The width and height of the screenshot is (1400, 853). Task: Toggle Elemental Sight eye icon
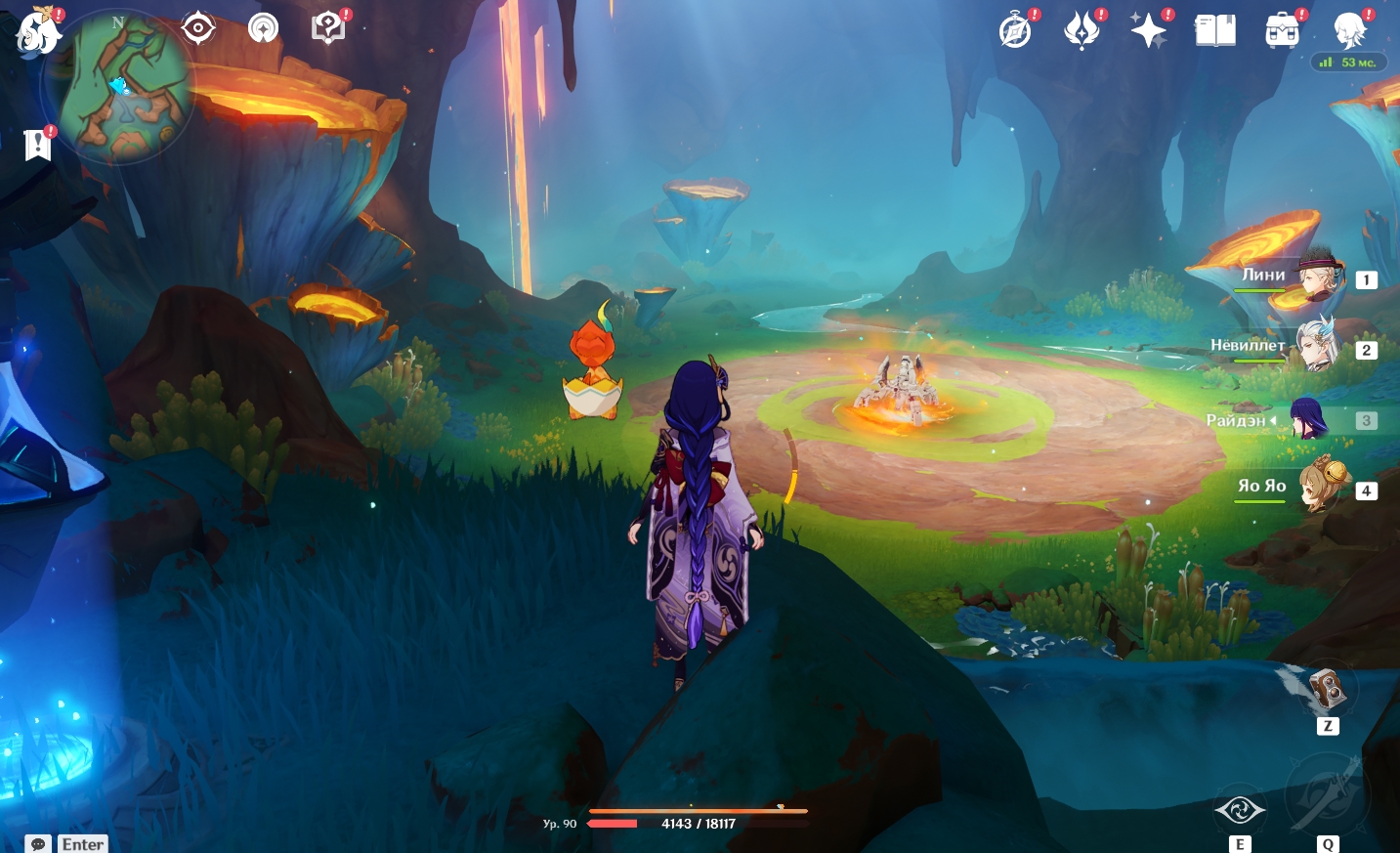[198, 28]
